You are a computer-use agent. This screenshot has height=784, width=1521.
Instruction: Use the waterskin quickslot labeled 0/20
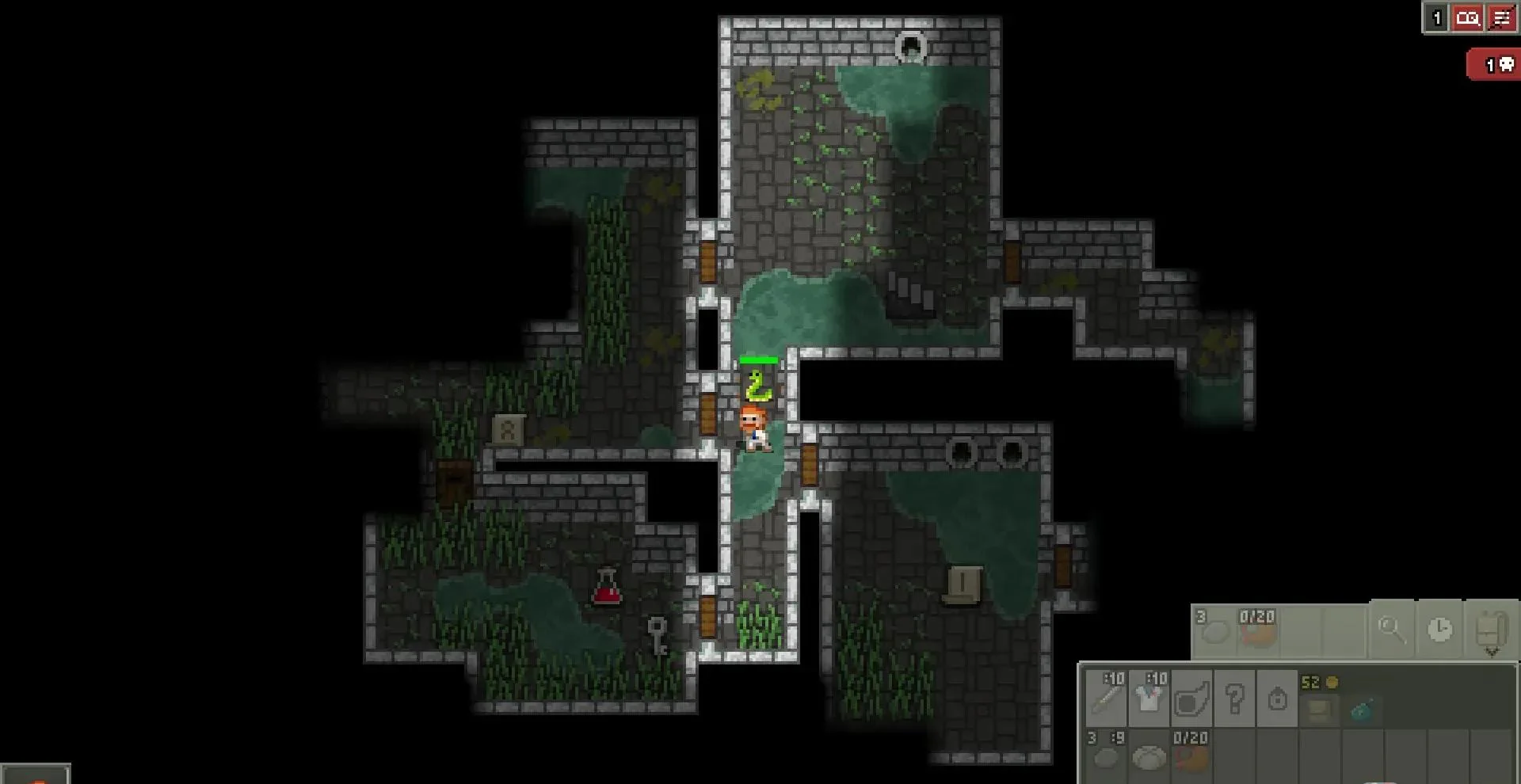pyautogui.click(x=1257, y=630)
